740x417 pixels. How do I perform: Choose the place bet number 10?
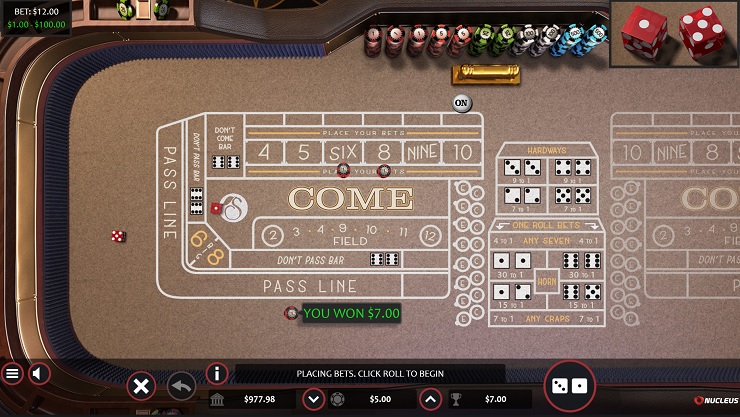(461, 152)
